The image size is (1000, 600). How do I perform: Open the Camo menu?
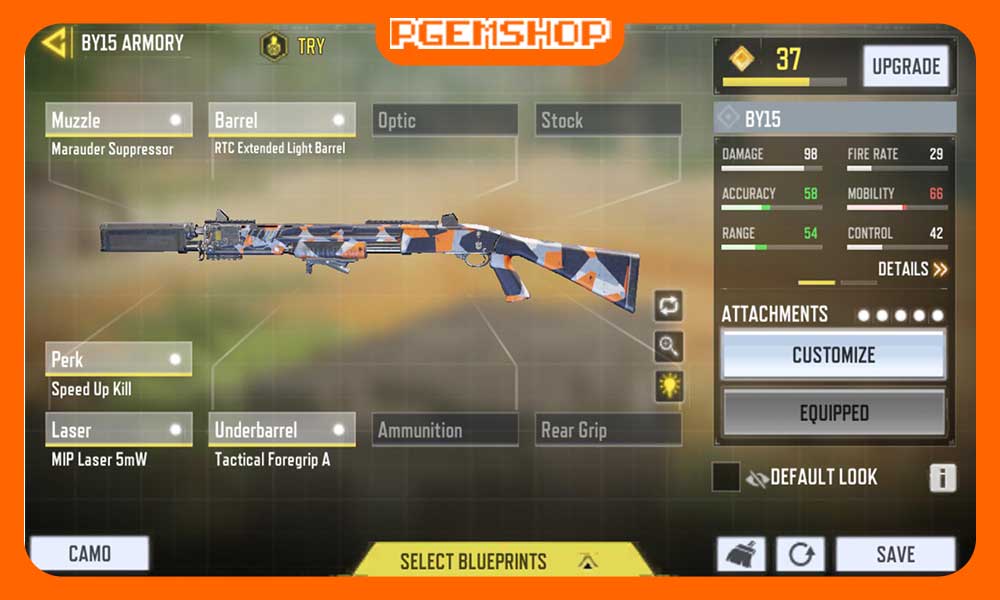pyautogui.click(x=89, y=553)
